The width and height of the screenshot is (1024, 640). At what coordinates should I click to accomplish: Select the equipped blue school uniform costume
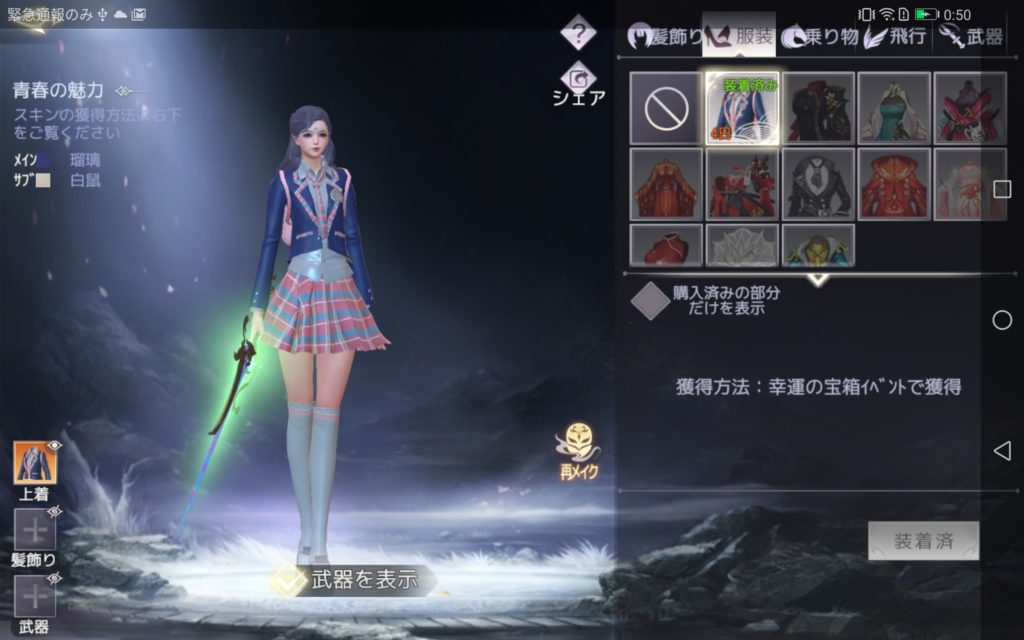coord(742,108)
